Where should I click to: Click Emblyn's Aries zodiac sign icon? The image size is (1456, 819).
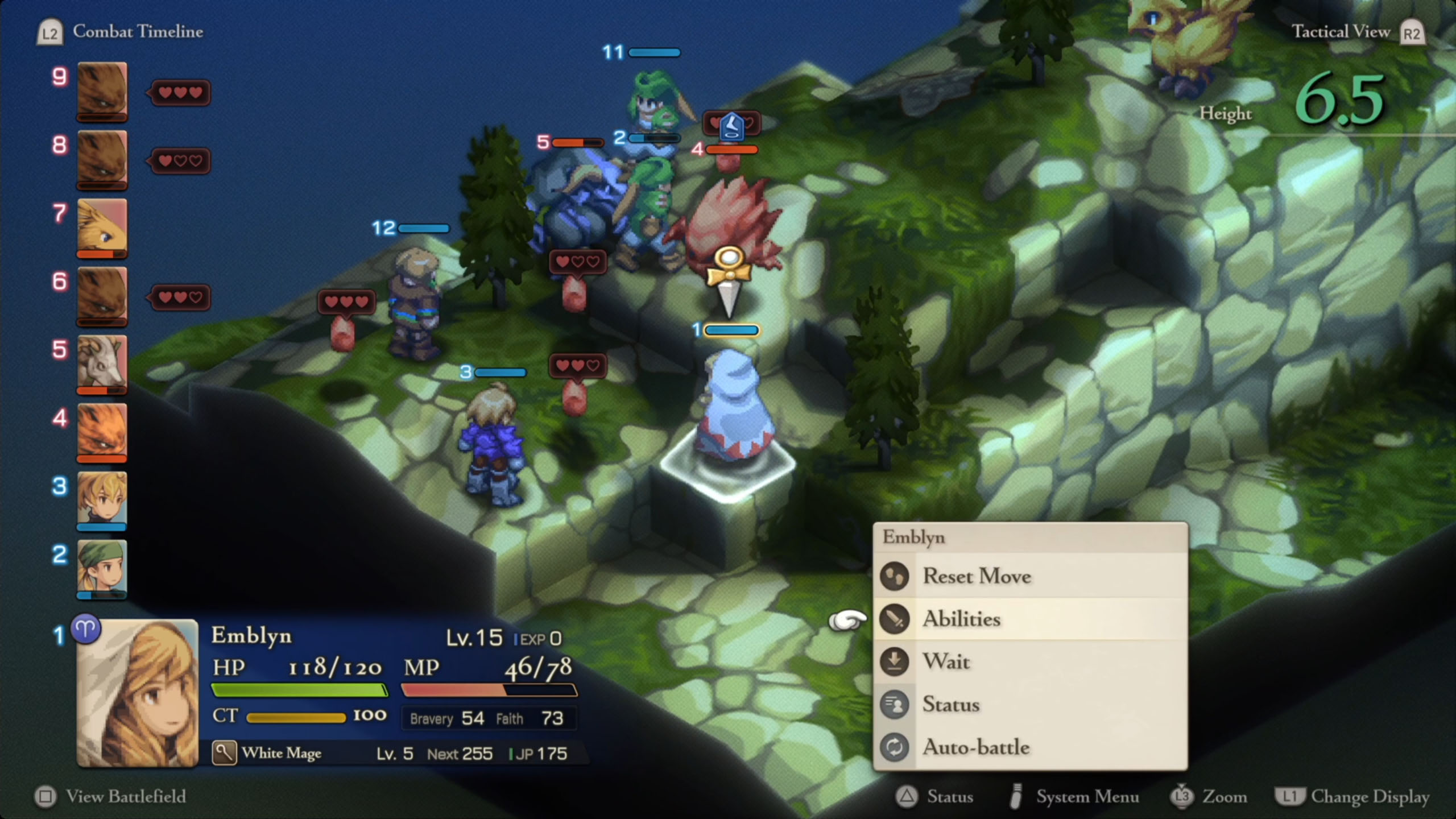tap(86, 630)
